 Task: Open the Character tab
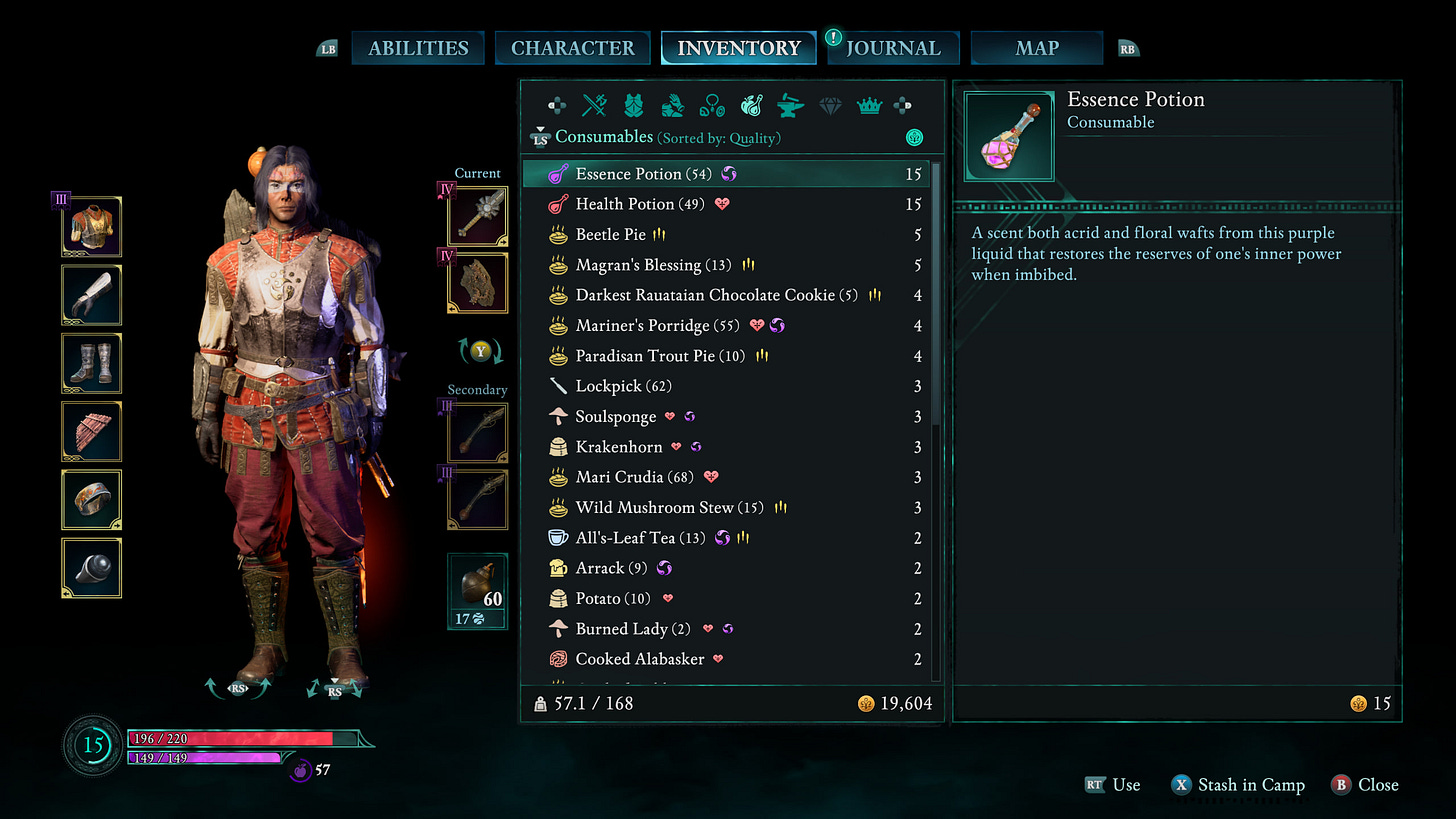point(572,48)
